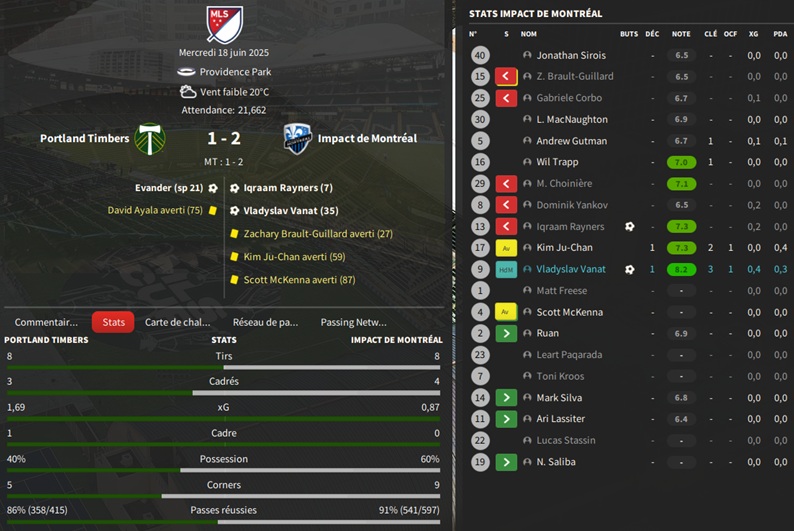
Task: Switch to the Stats tab
Action: [113, 322]
